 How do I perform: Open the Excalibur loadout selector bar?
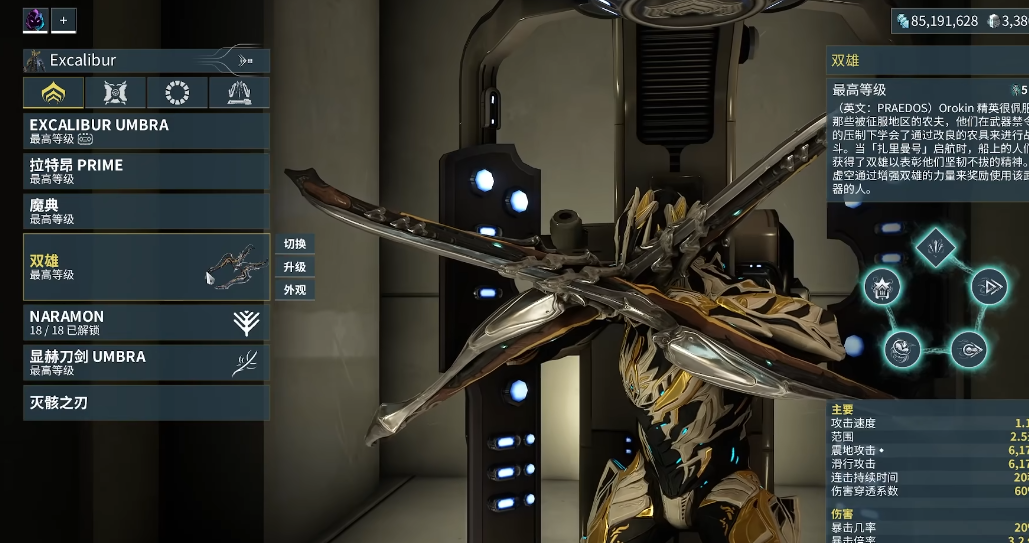(x=146, y=60)
